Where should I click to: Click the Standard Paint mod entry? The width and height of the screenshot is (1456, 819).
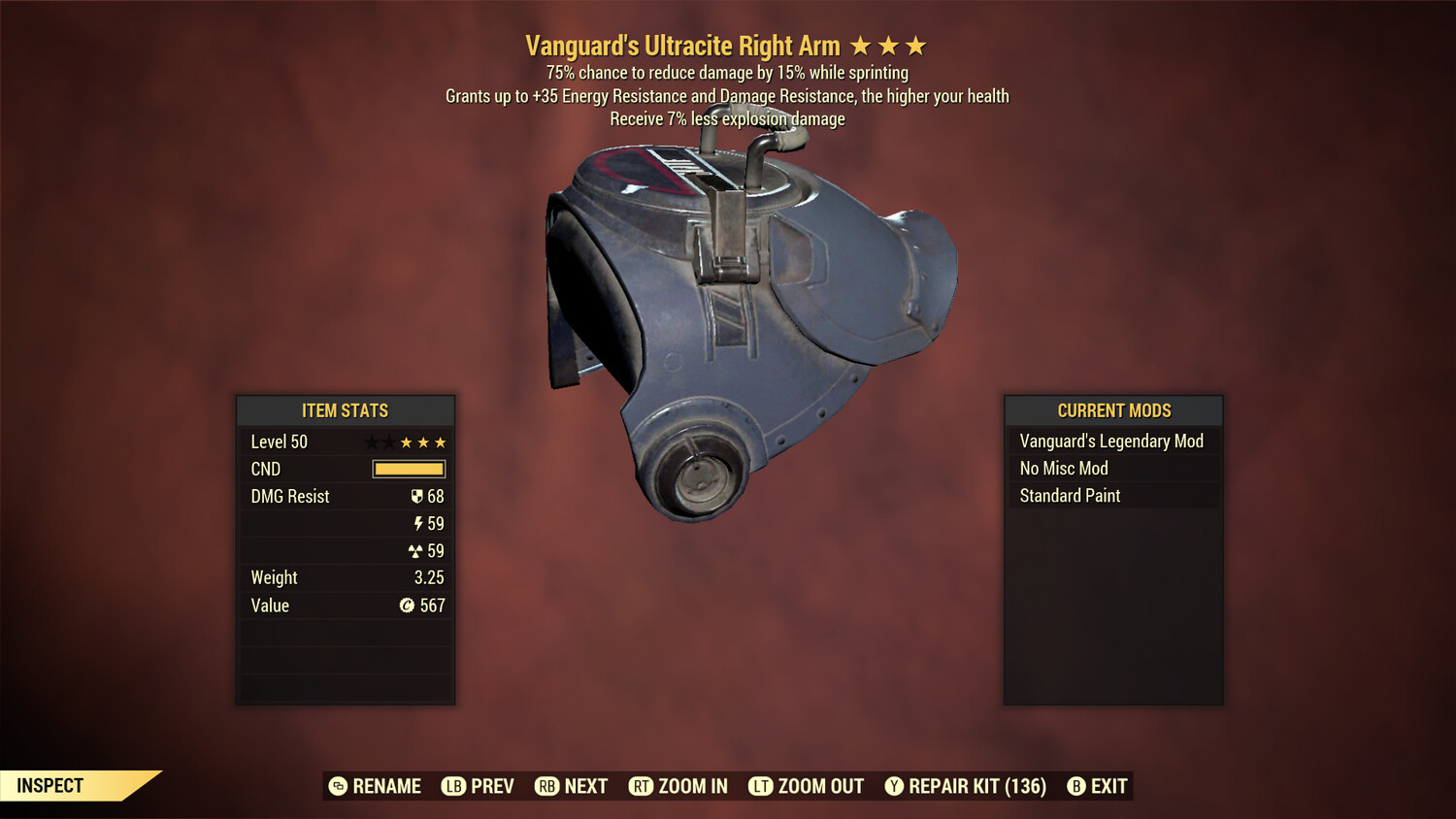pos(1069,496)
